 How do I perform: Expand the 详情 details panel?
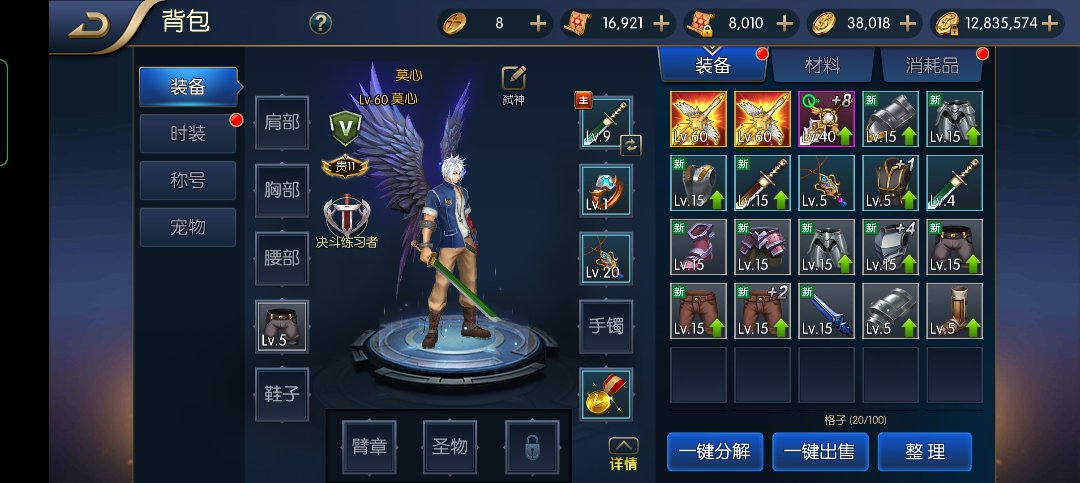pyautogui.click(x=623, y=455)
